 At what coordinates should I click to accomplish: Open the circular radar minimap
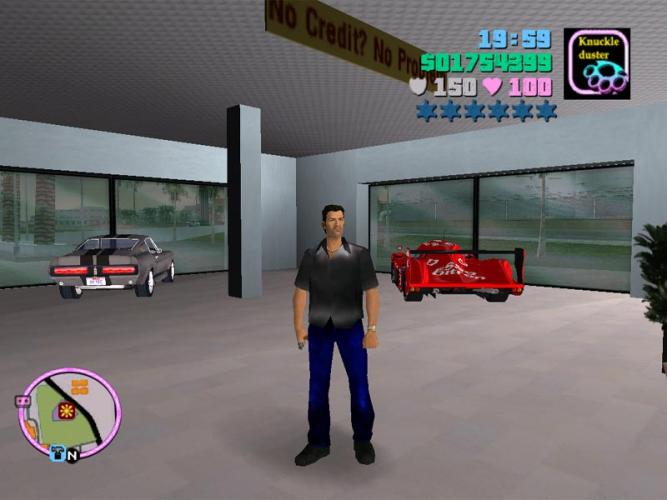(x=70, y=411)
